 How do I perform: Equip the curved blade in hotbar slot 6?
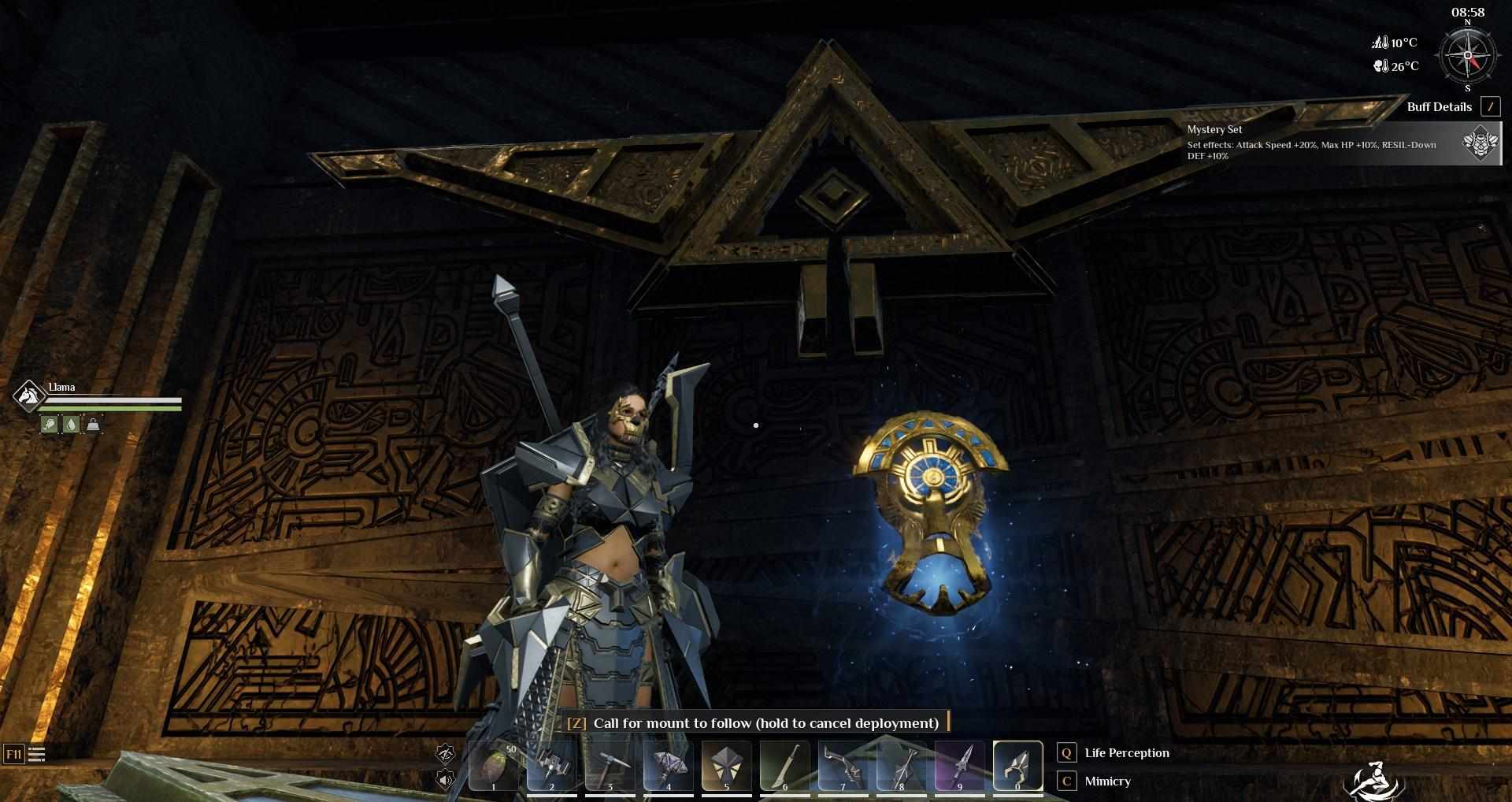[x=784, y=765]
